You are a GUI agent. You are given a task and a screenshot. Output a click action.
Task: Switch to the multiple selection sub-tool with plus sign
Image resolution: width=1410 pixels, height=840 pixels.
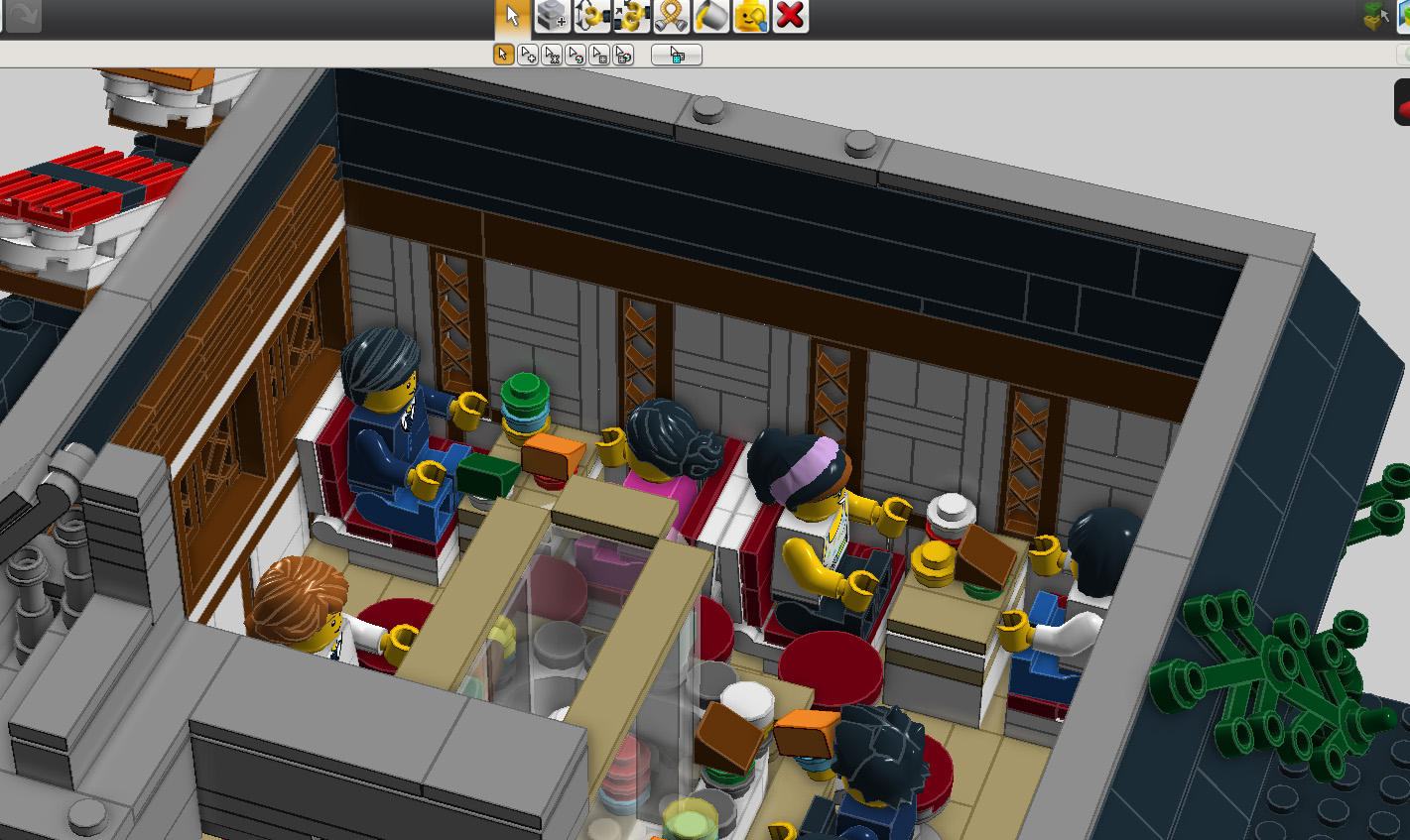[528, 55]
